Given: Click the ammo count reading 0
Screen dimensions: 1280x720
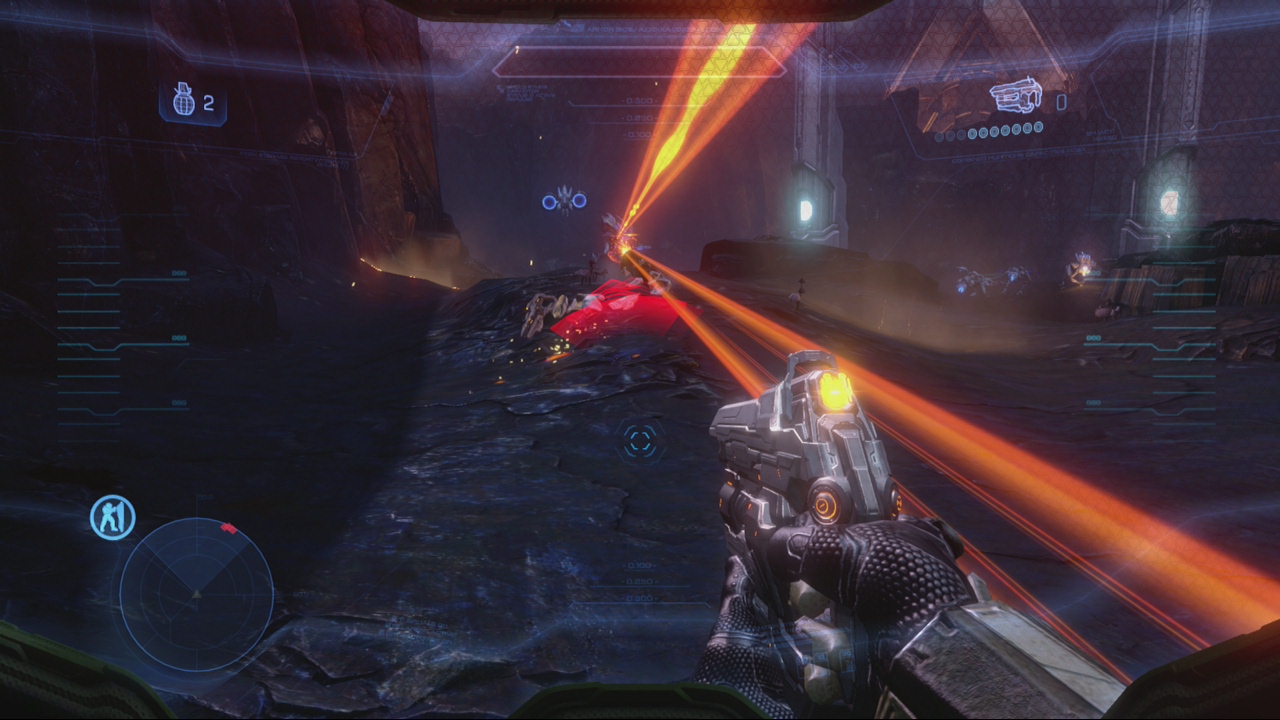Looking at the screenshot, I should coord(1062,100).
